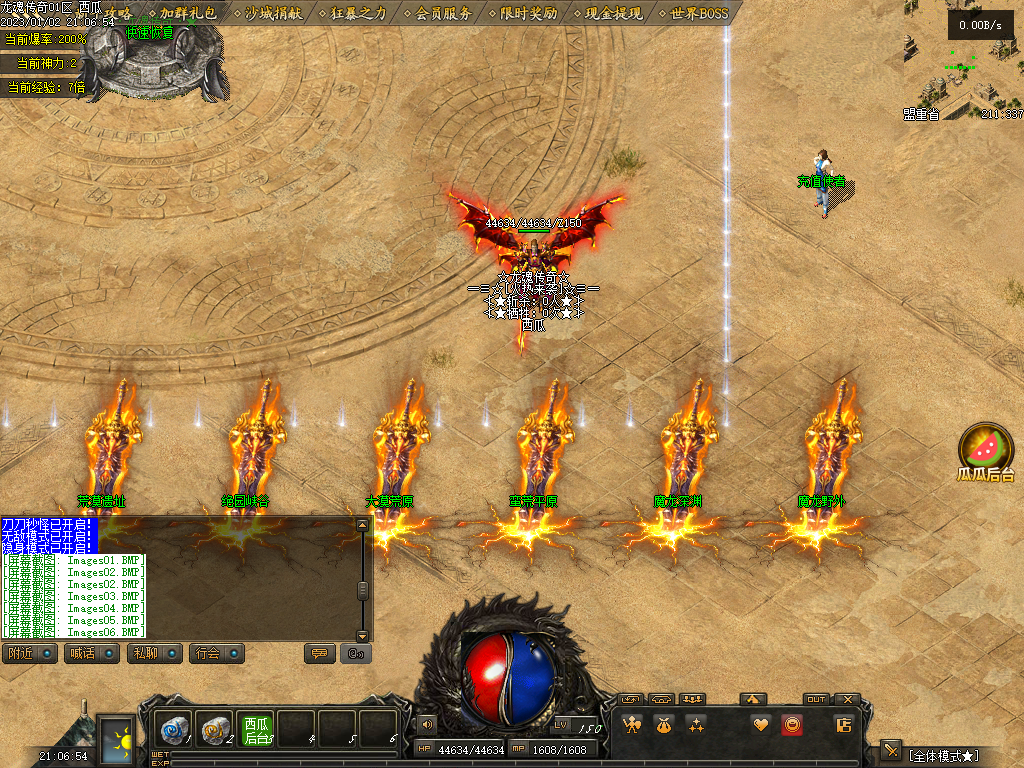Open the 加群礼包 gift pack menu

187,13
